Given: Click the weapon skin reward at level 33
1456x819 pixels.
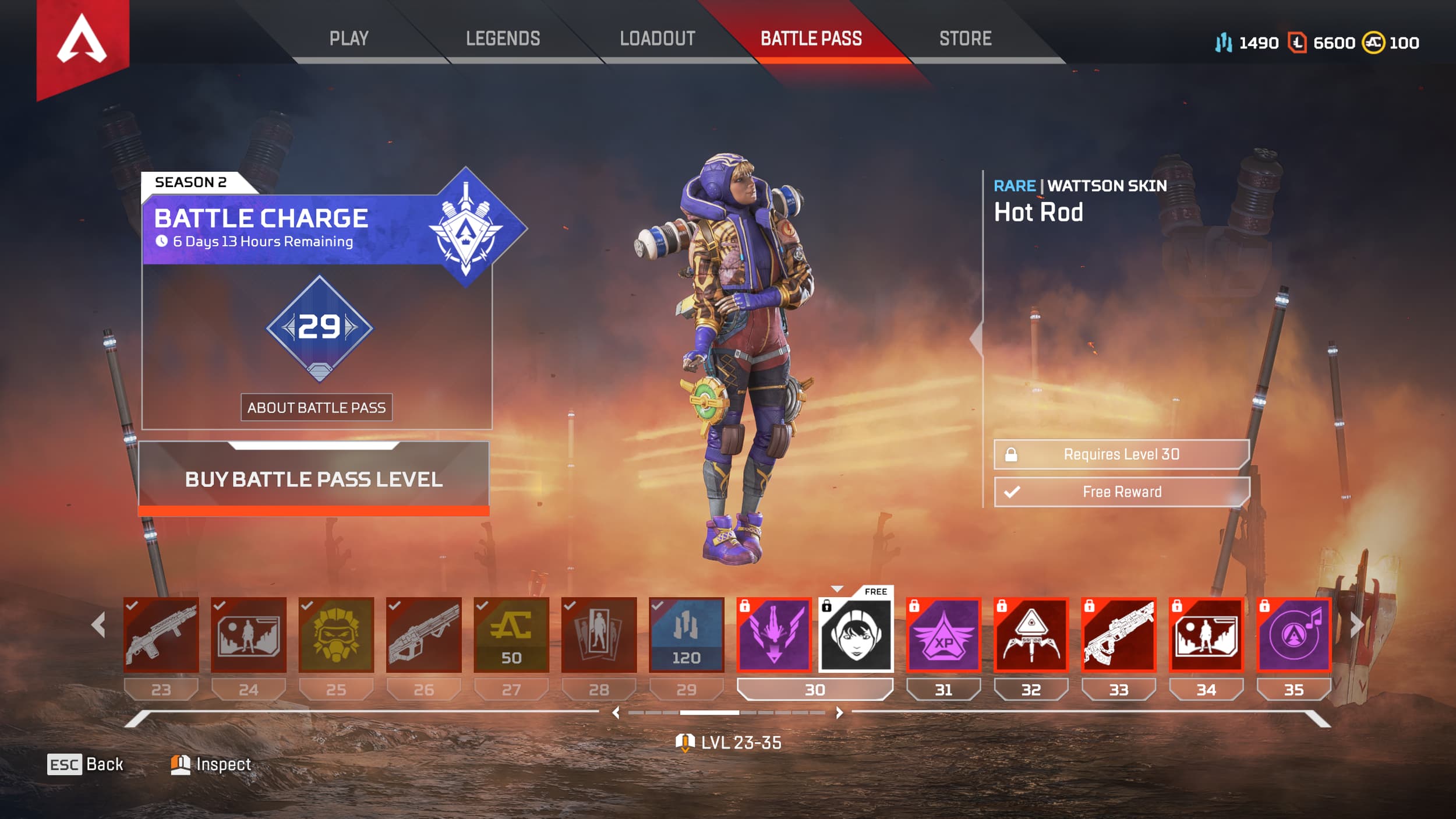Looking at the screenshot, I should coord(1118,635).
